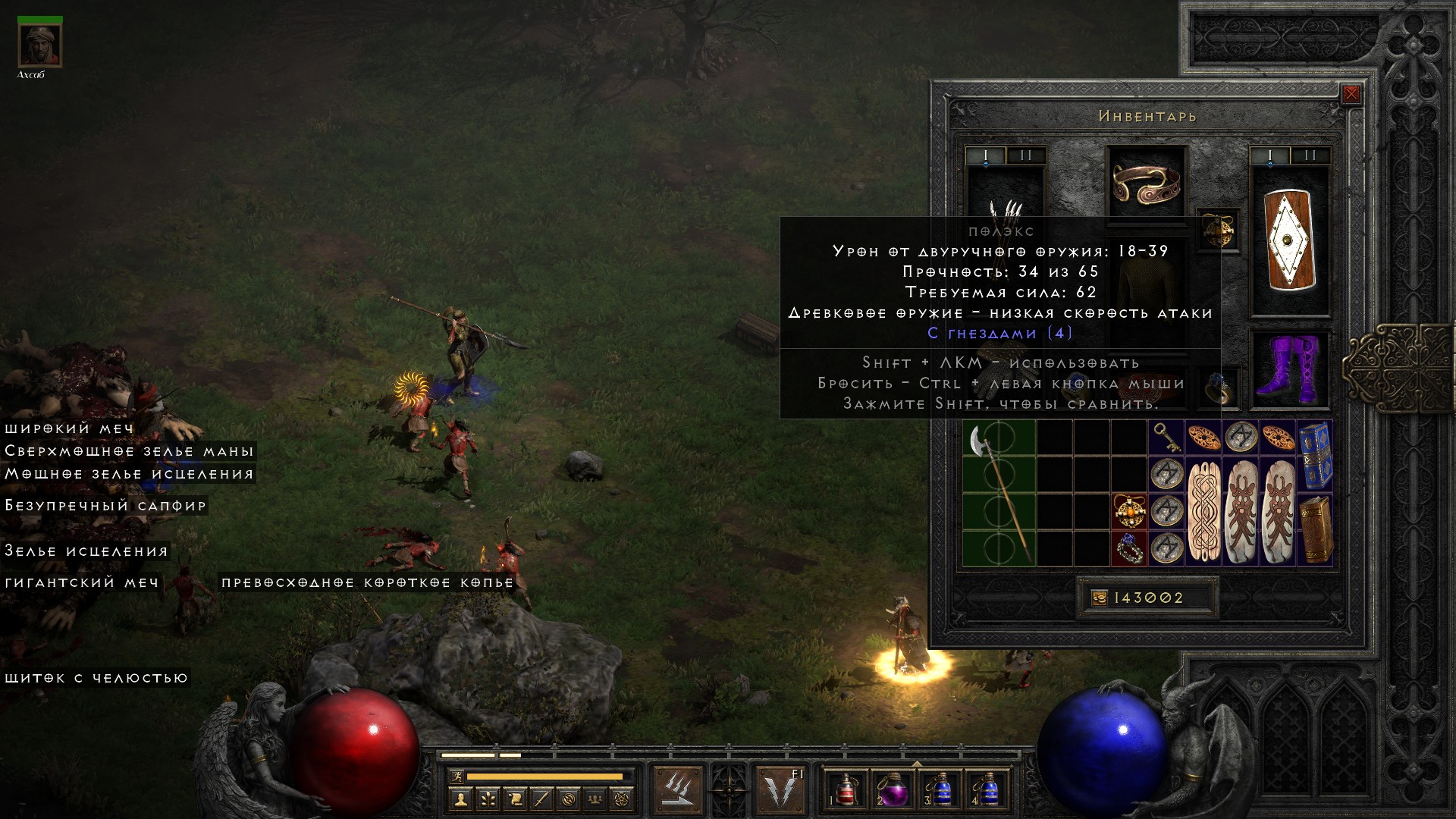Select the equipped white diamond shield

click(1289, 240)
